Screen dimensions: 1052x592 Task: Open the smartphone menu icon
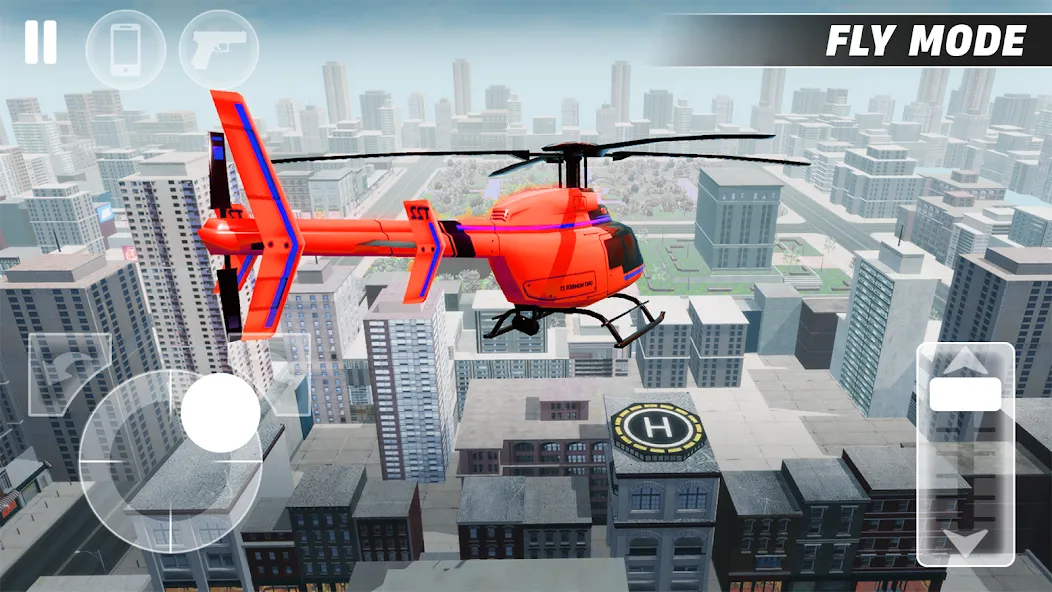[126, 49]
